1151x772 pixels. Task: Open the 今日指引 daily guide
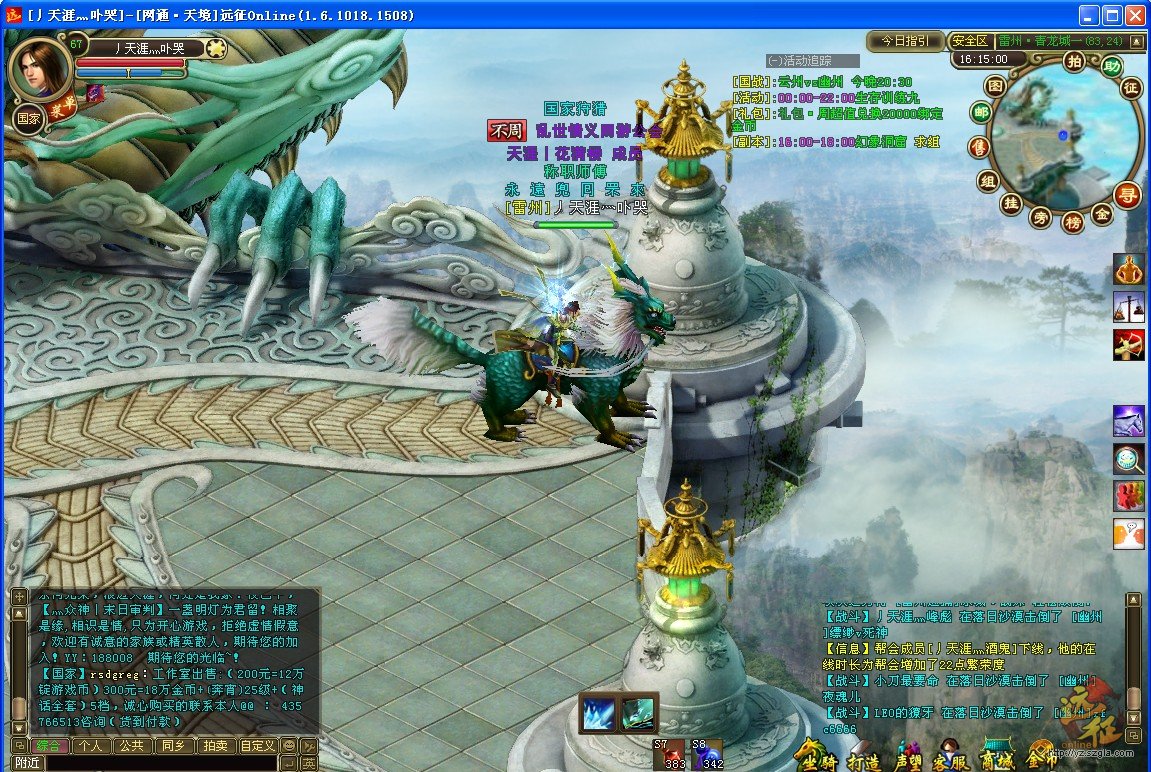coord(905,41)
